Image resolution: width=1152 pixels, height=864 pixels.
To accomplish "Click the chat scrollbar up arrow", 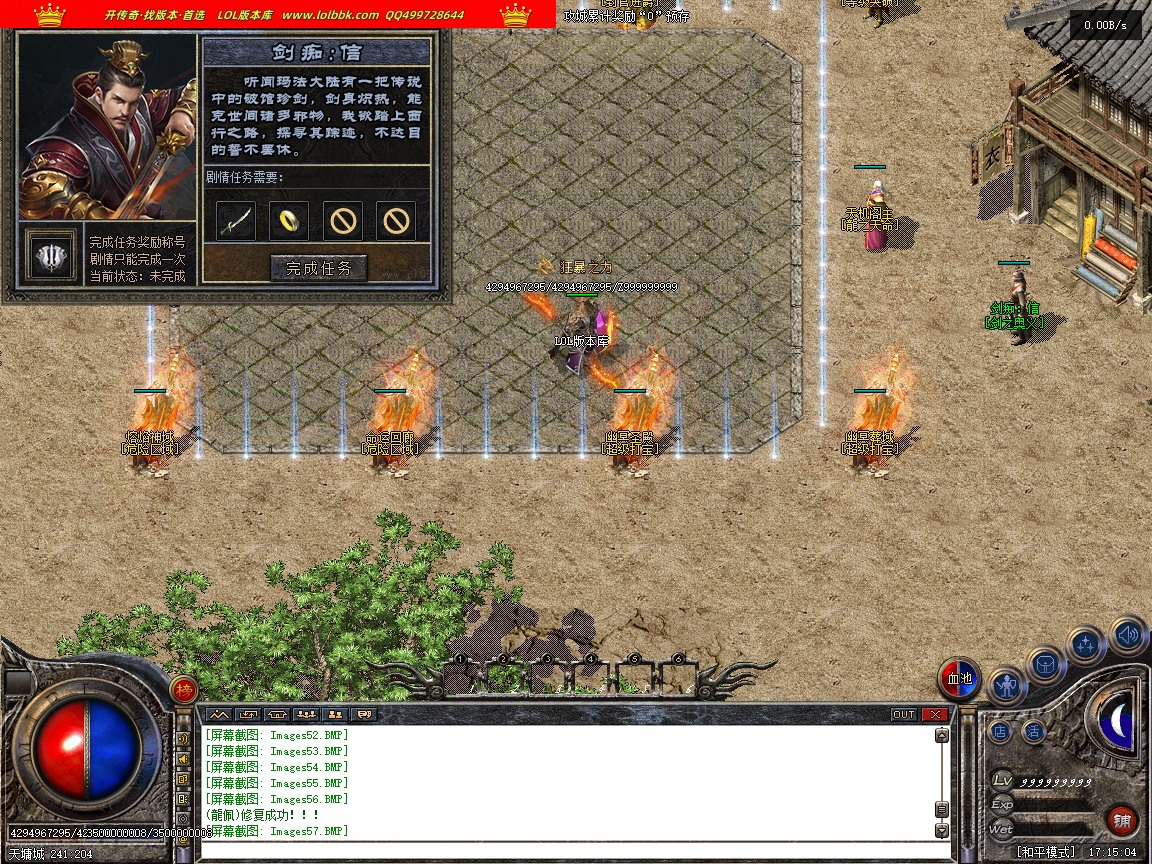I will (941, 736).
